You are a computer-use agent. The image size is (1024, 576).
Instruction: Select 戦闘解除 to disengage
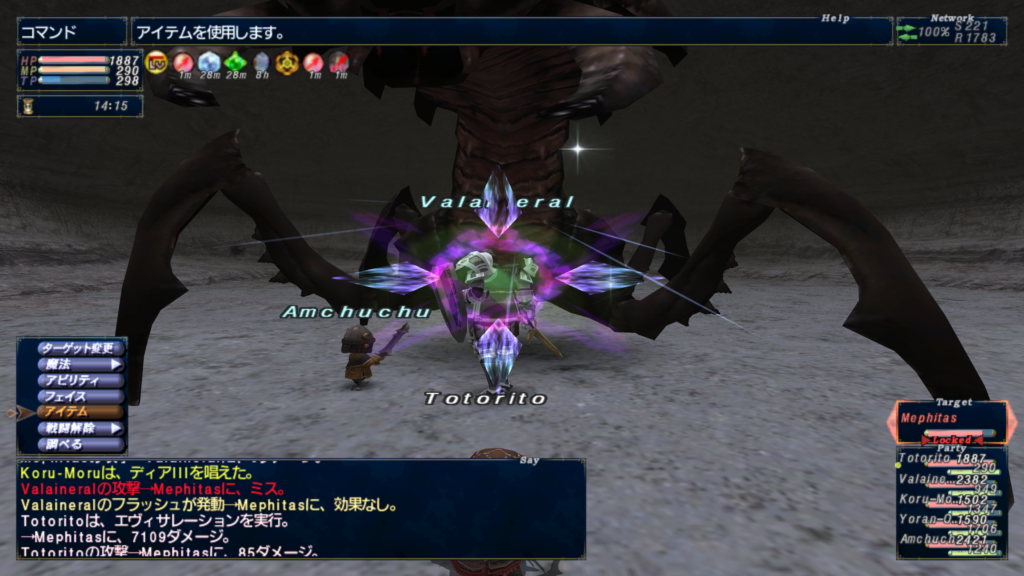coord(80,428)
